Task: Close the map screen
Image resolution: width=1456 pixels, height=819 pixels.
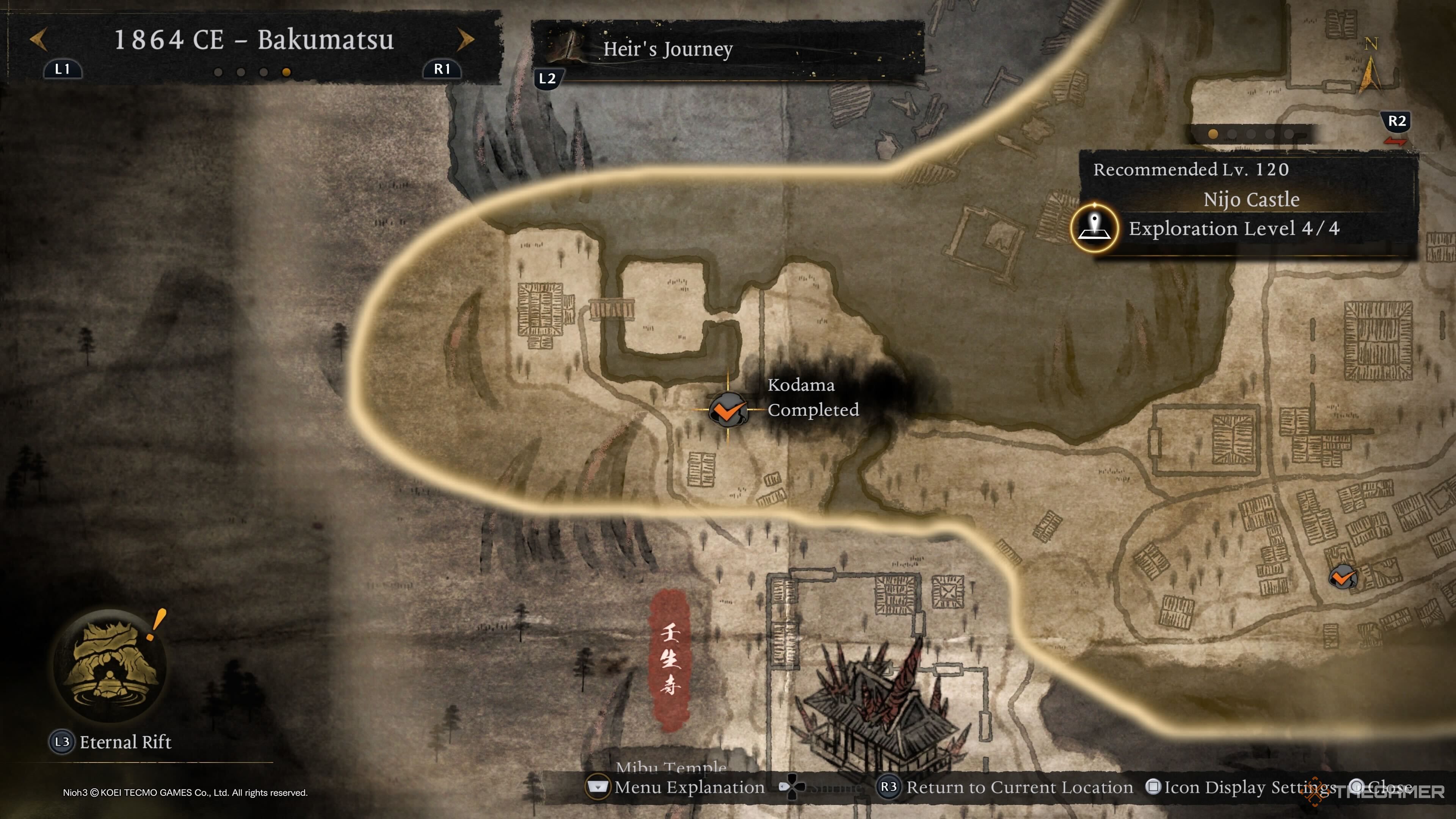Action: [x=1385, y=787]
